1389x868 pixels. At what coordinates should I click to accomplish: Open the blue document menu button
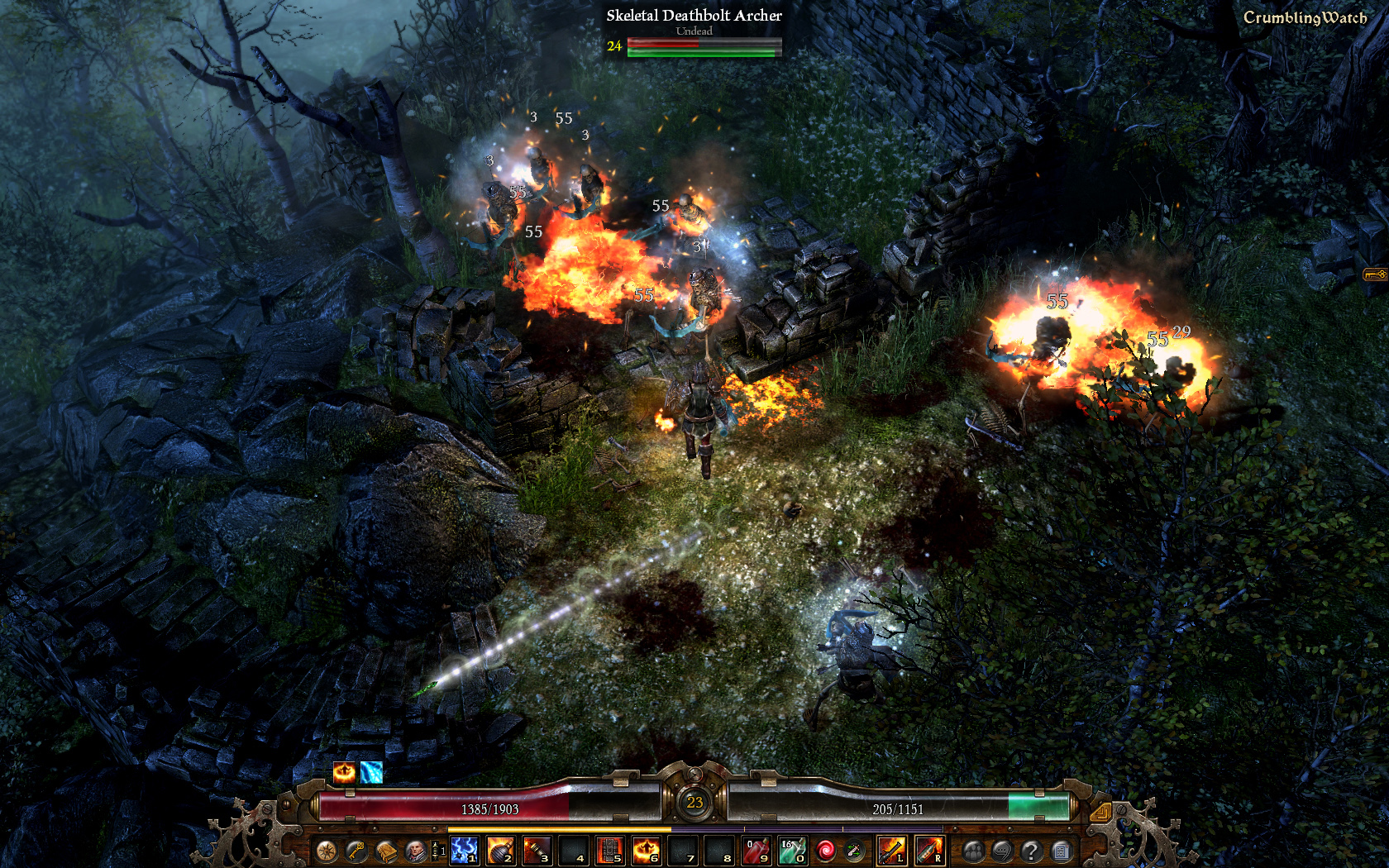(1061, 851)
